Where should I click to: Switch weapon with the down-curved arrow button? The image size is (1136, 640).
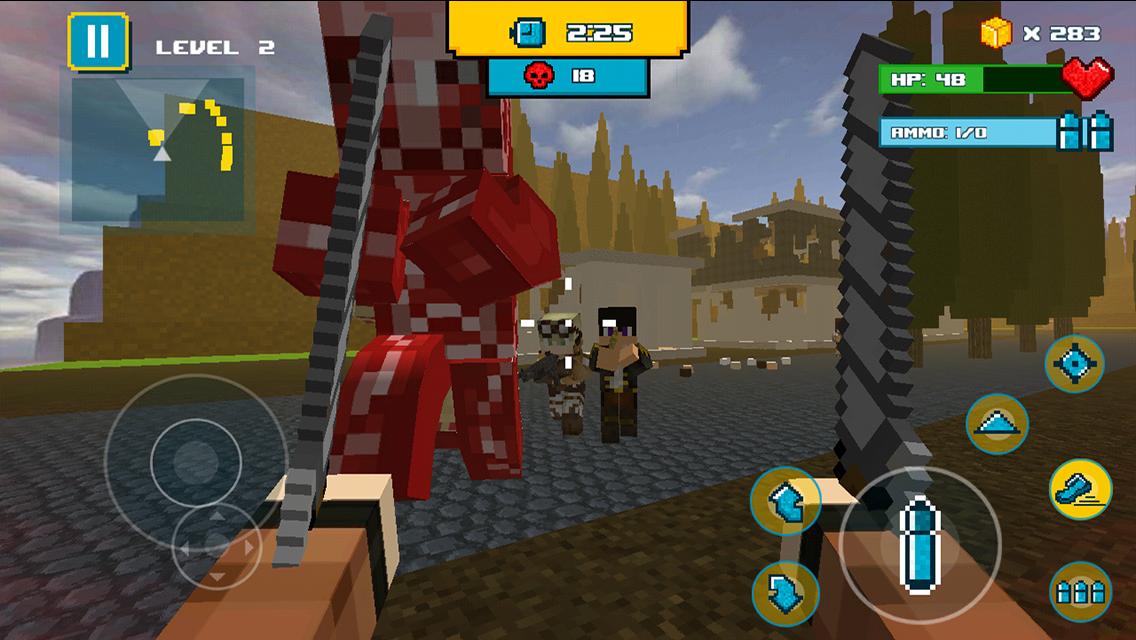(786, 594)
